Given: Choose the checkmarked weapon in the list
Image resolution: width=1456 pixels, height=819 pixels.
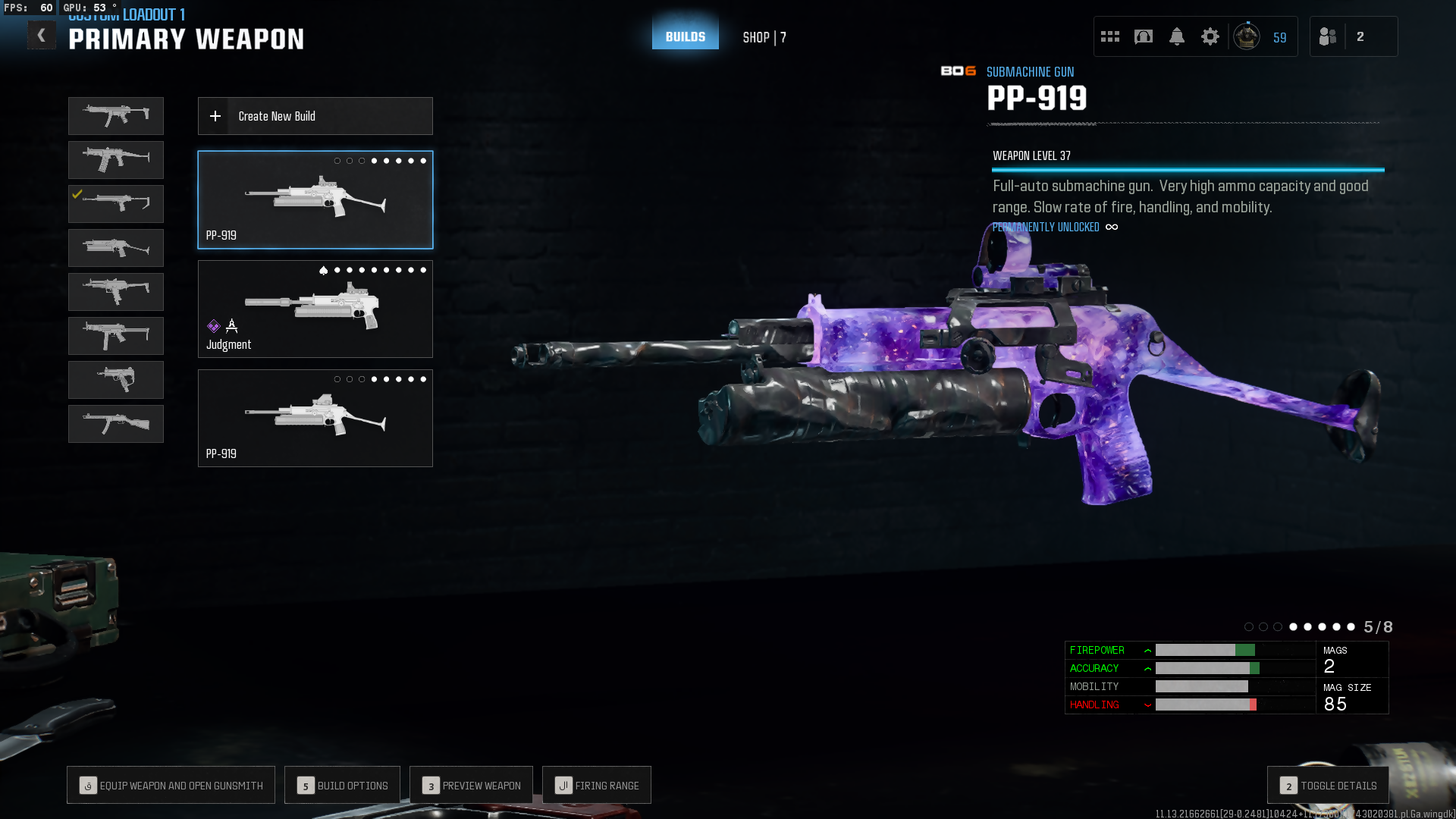Looking at the screenshot, I should (116, 203).
